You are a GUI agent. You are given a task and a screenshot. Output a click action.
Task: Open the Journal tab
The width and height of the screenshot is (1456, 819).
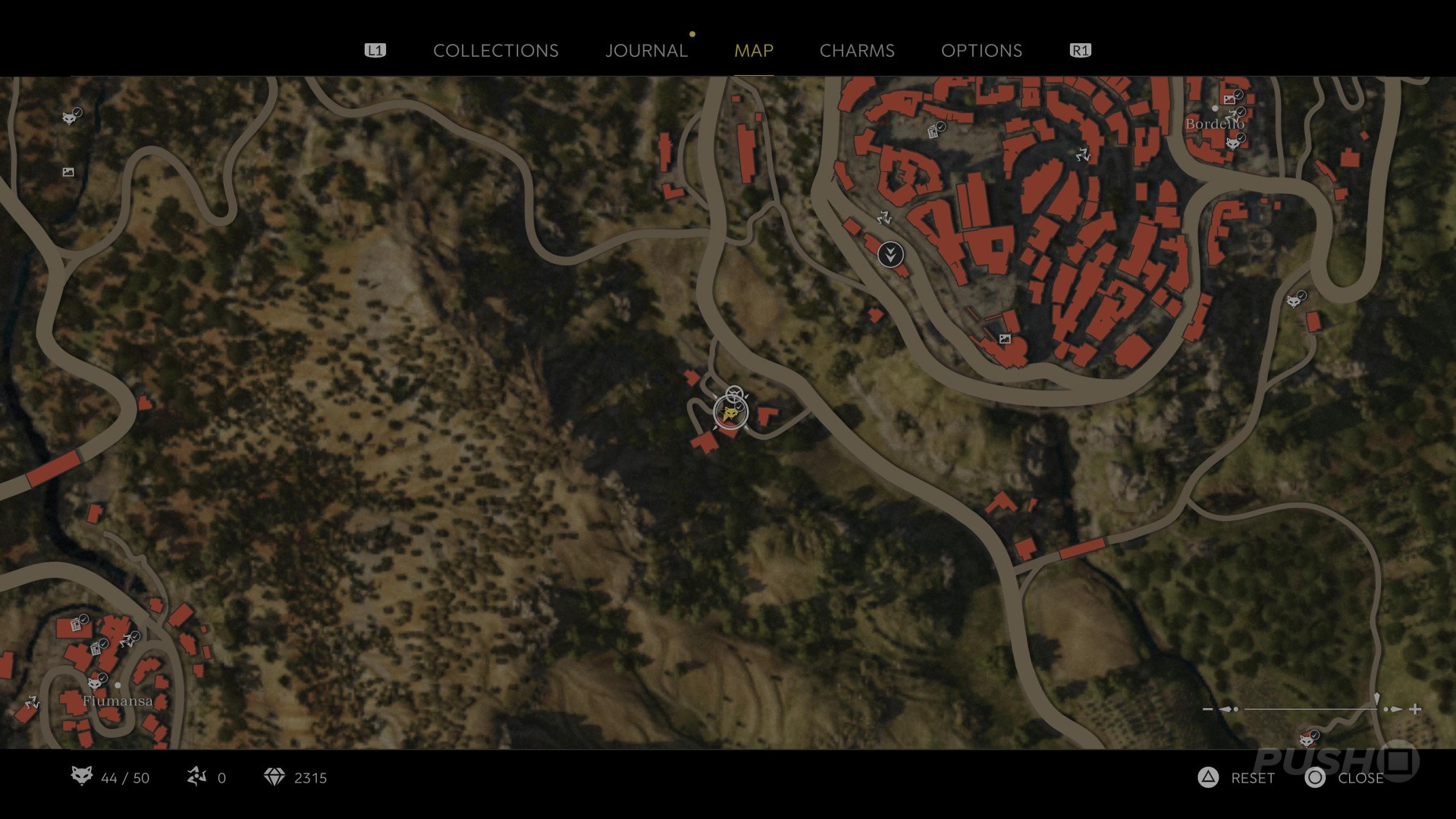646,51
